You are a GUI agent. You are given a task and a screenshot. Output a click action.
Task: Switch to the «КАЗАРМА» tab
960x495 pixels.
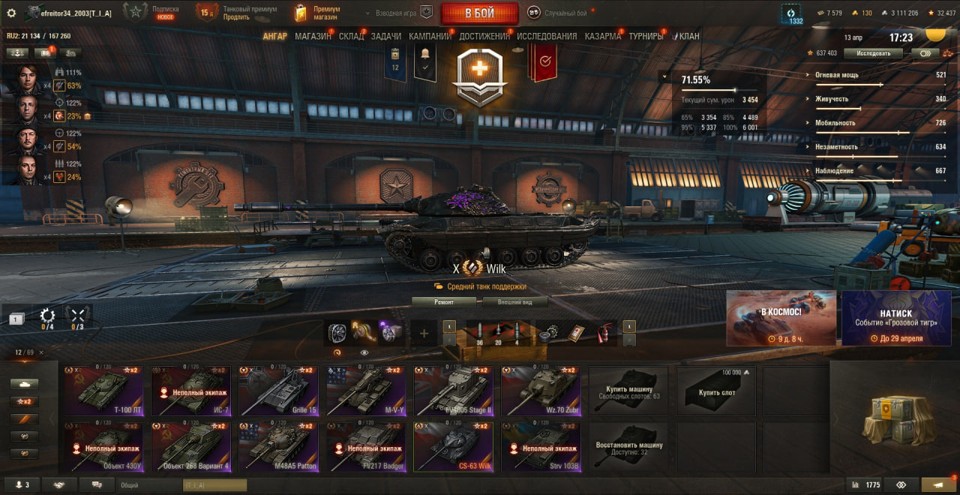pos(603,36)
